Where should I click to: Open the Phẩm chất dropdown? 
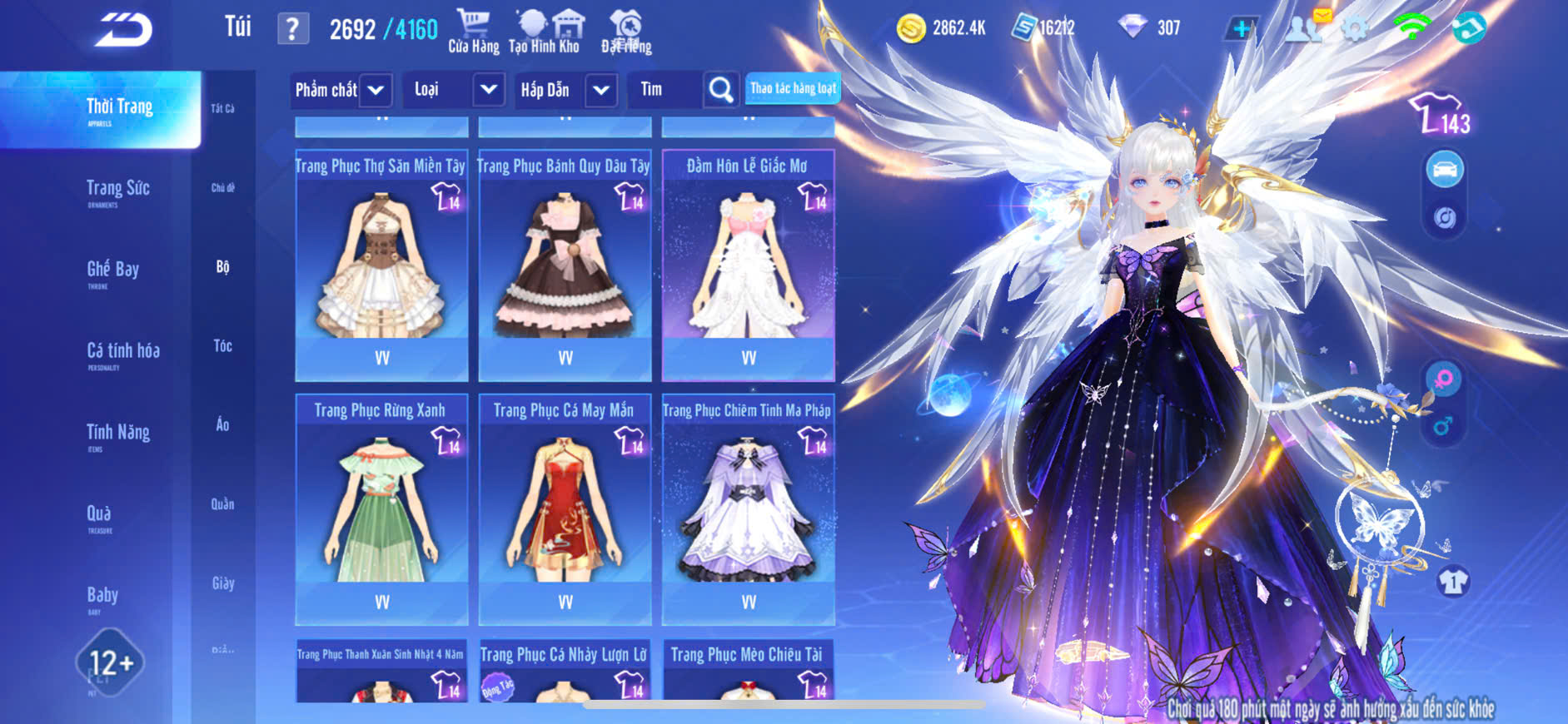pos(376,90)
